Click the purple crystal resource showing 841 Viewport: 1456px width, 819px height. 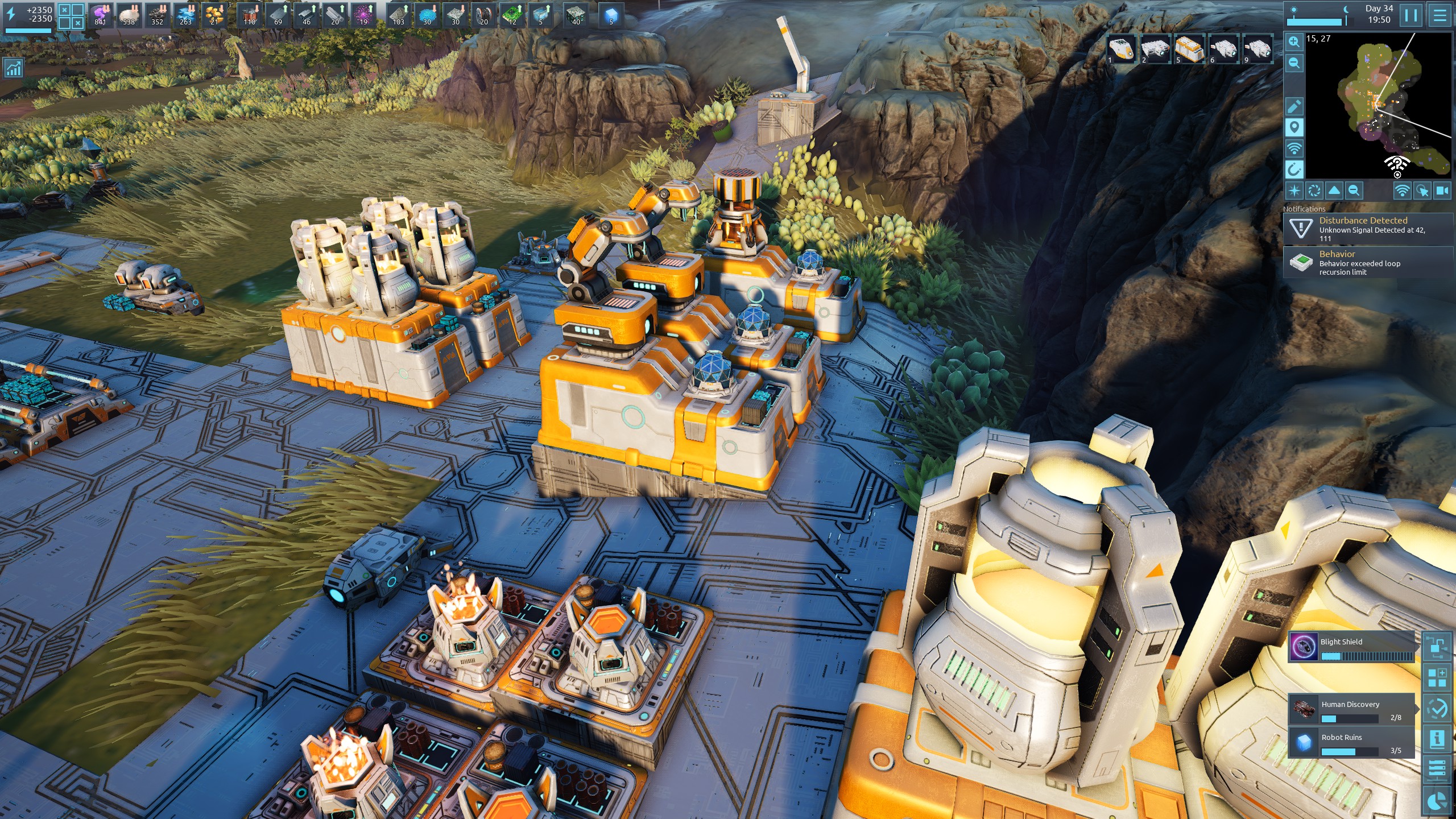coord(101,15)
